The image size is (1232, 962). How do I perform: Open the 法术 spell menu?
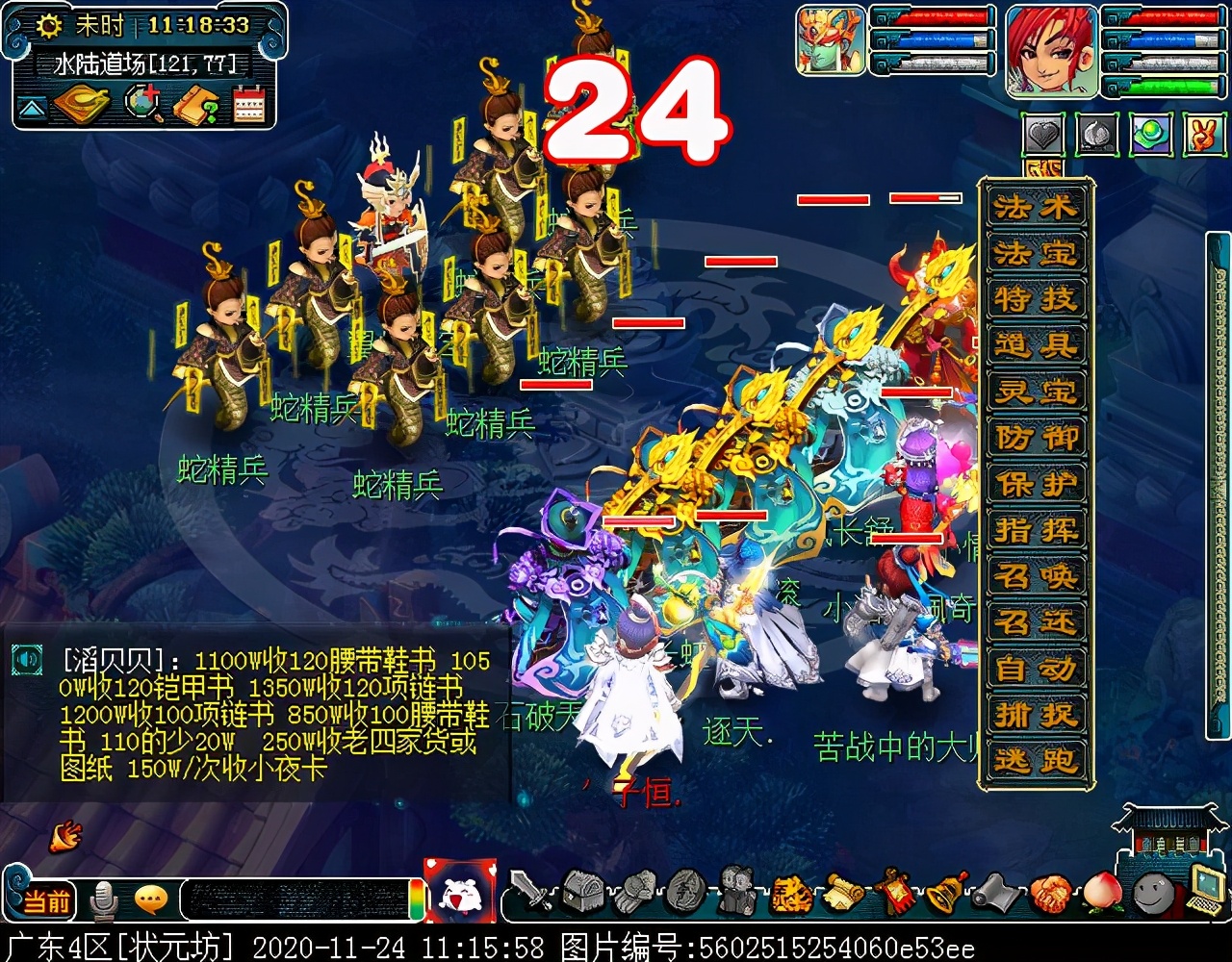[1036, 208]
